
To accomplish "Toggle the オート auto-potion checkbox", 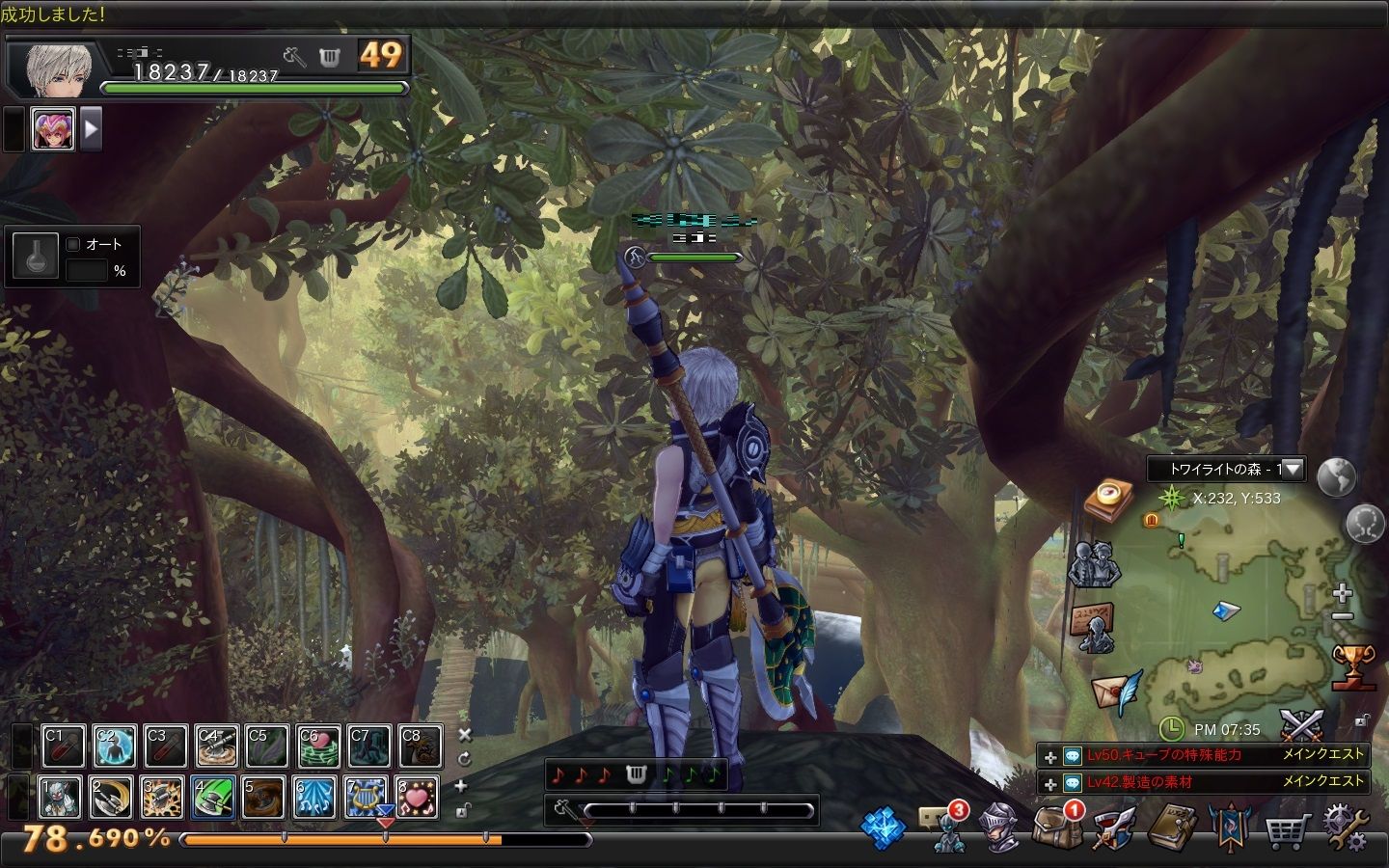I will [73, 244].
